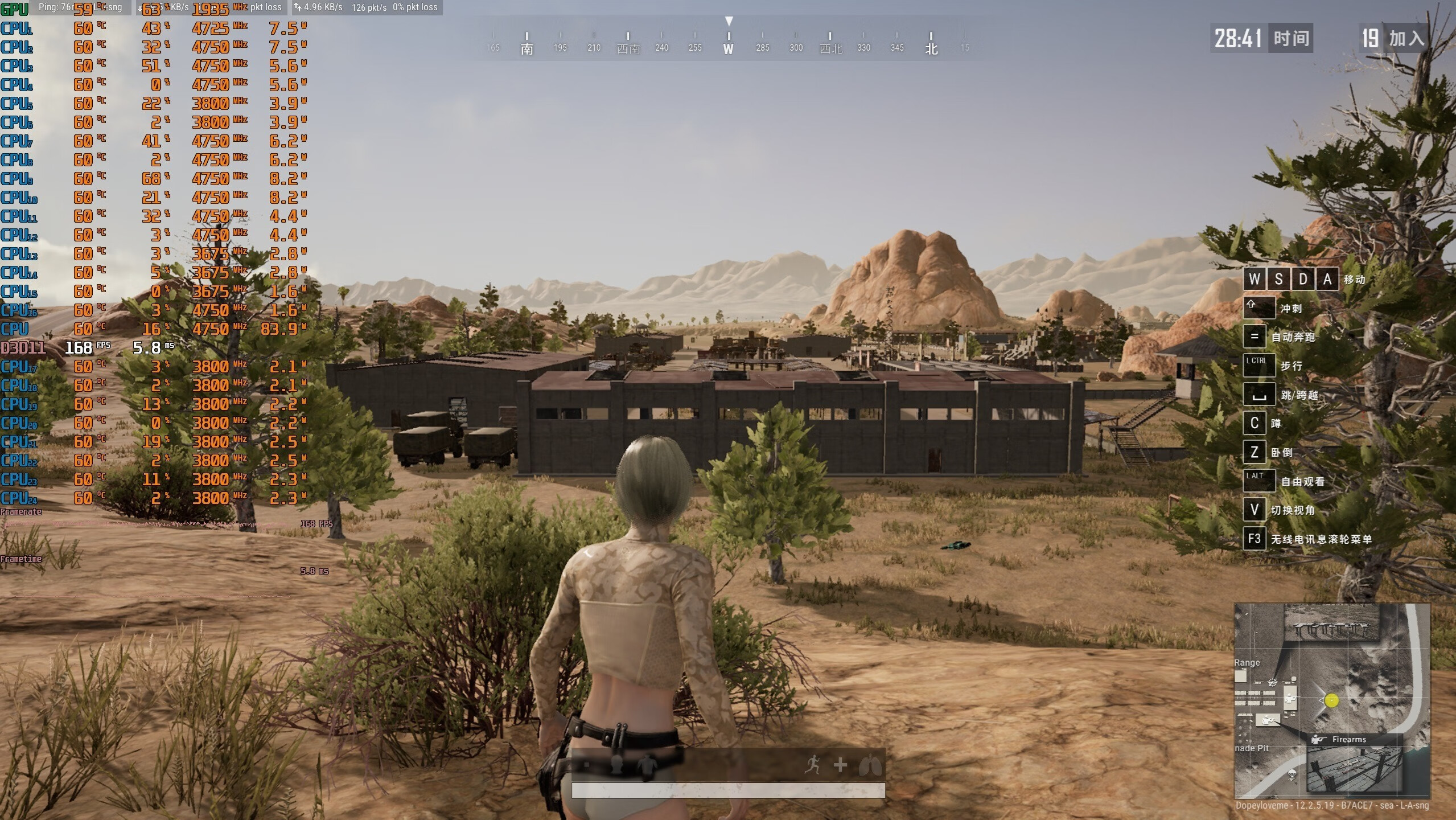Screen dimensions: 1456x820
Task: Click the W west marker on the compass
Action: (728, 49)
